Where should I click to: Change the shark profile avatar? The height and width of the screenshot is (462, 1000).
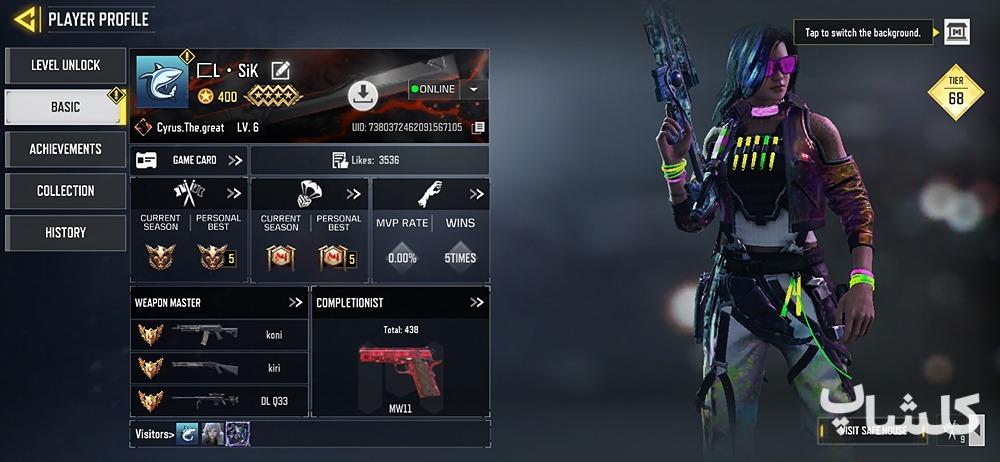point(161,82)
